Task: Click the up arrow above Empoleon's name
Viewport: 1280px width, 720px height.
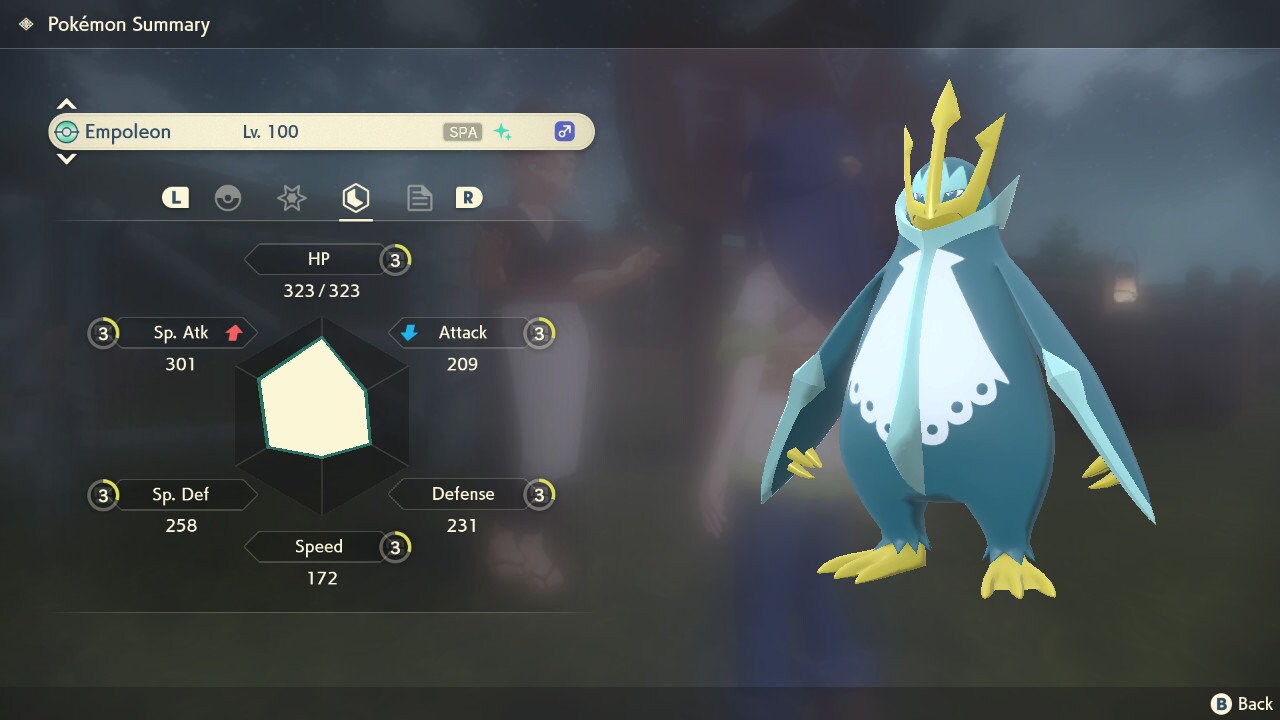Action: pyautogui.click(x=66, y=104)
